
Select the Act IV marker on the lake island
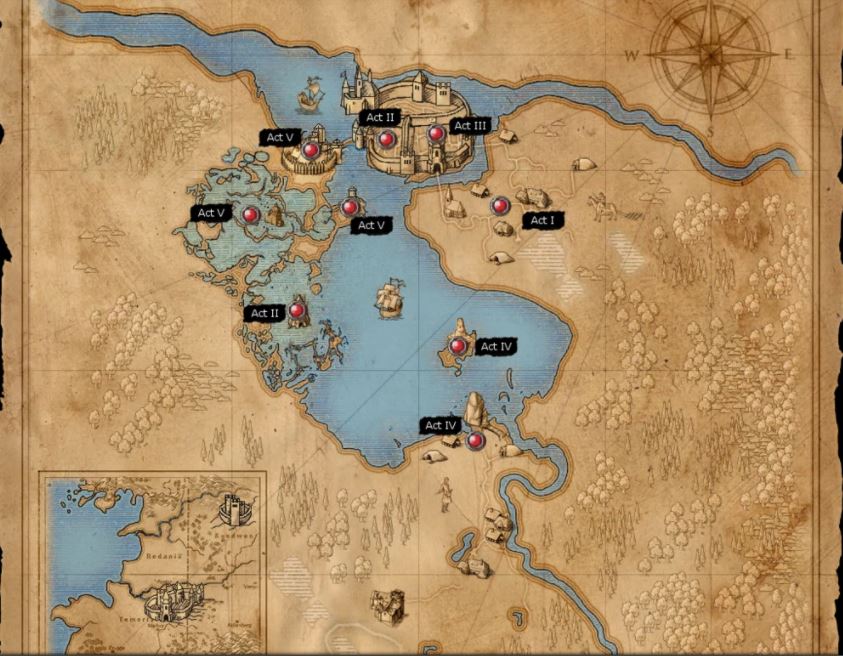[458, 346]
